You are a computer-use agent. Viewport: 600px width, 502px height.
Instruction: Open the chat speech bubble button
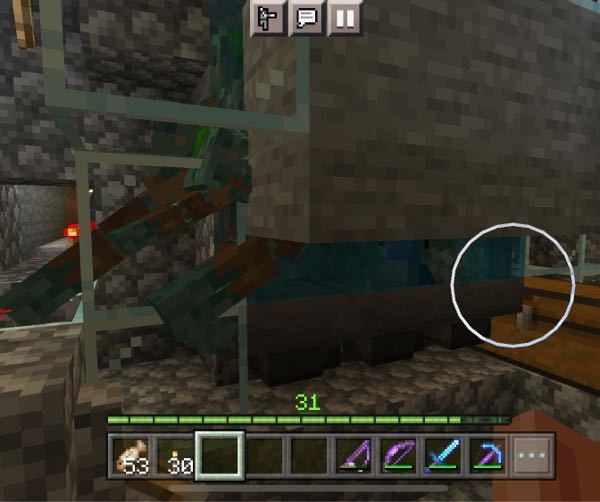coord(305,18)
